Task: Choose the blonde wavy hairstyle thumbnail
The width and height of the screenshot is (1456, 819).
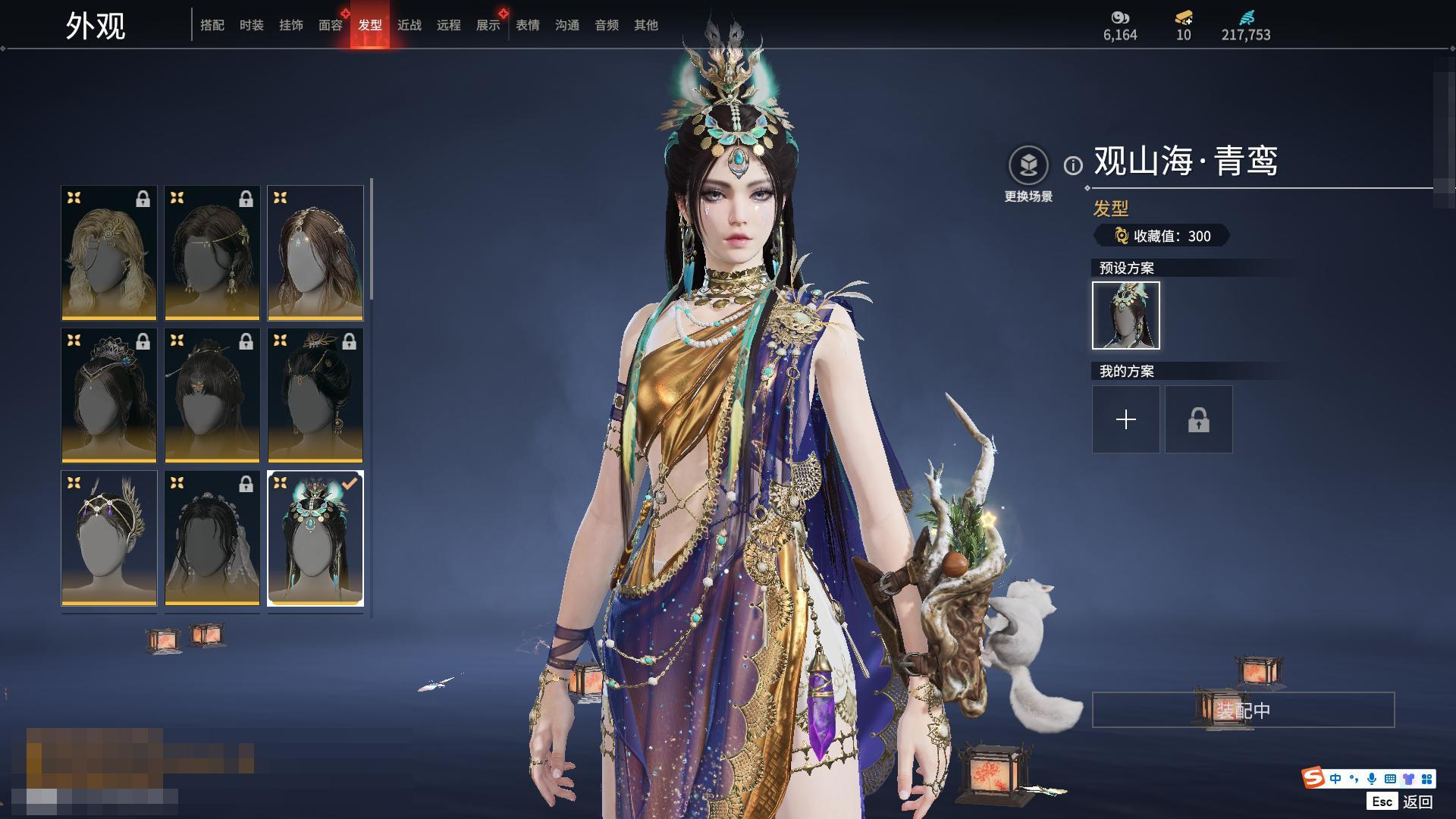Action: tap(109, 253)
